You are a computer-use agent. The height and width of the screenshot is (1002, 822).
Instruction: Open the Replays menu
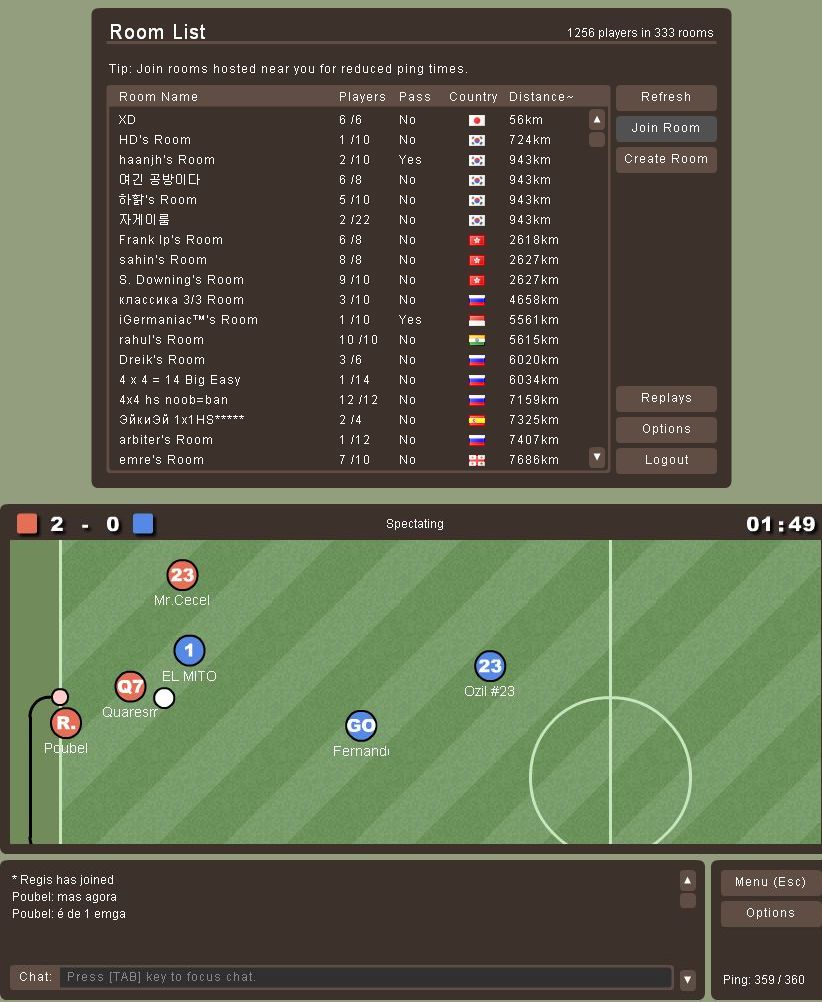coord(666,398)
